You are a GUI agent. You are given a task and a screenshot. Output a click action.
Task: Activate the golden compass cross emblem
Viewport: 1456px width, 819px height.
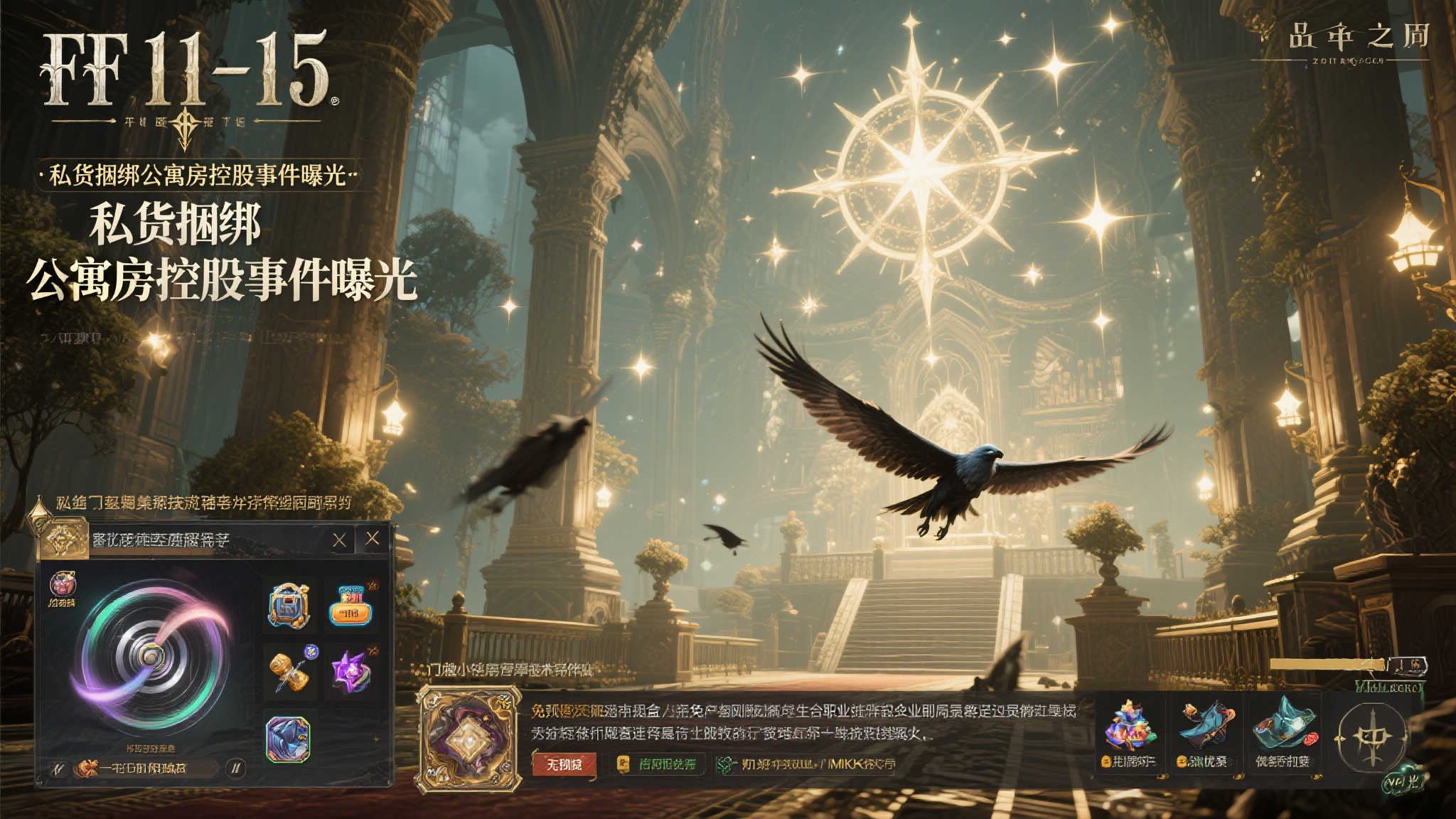pyautogui.click(x=1370, y=737)
